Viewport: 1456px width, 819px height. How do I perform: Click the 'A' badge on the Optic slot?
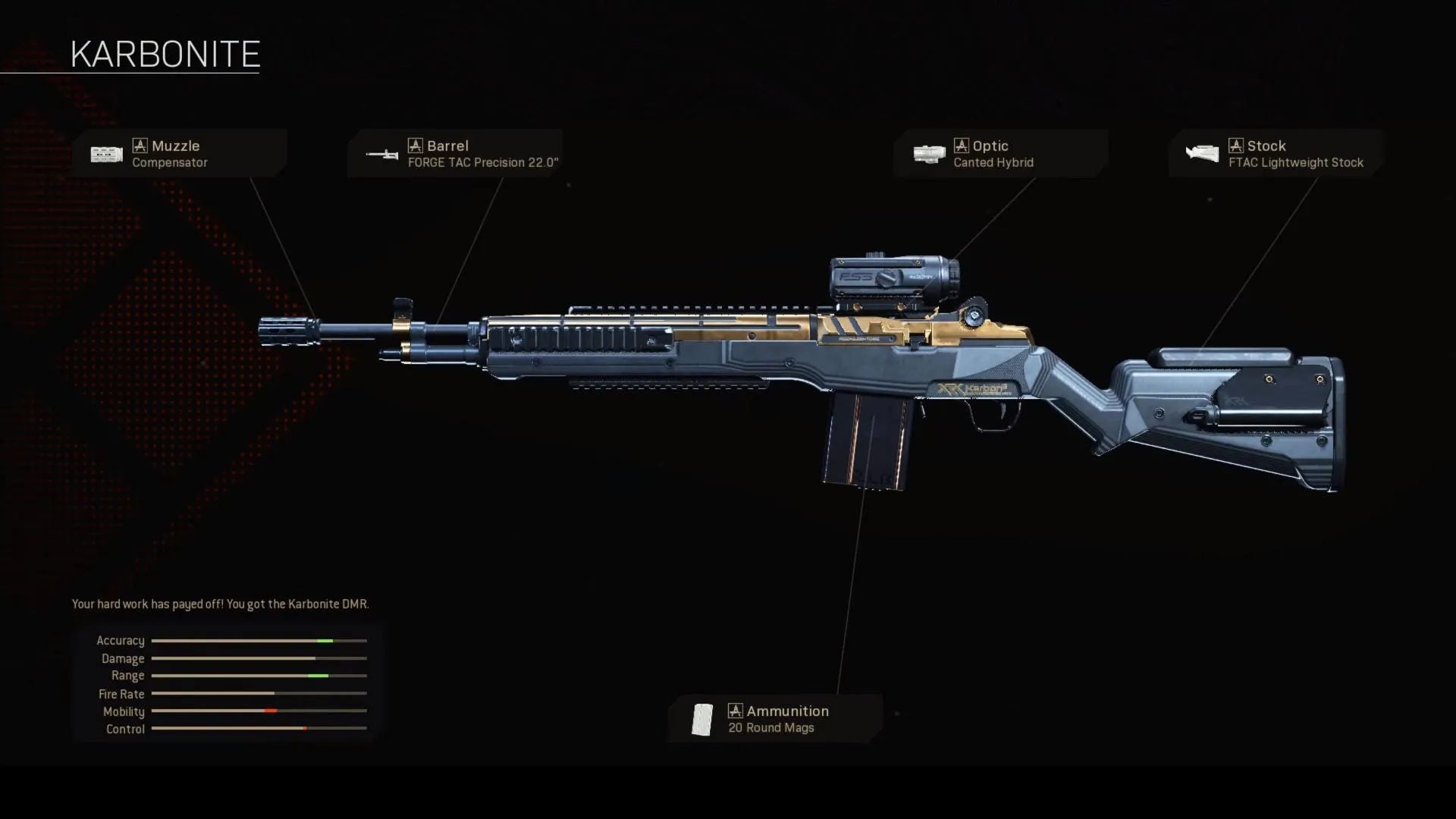(x=962, y=145)
